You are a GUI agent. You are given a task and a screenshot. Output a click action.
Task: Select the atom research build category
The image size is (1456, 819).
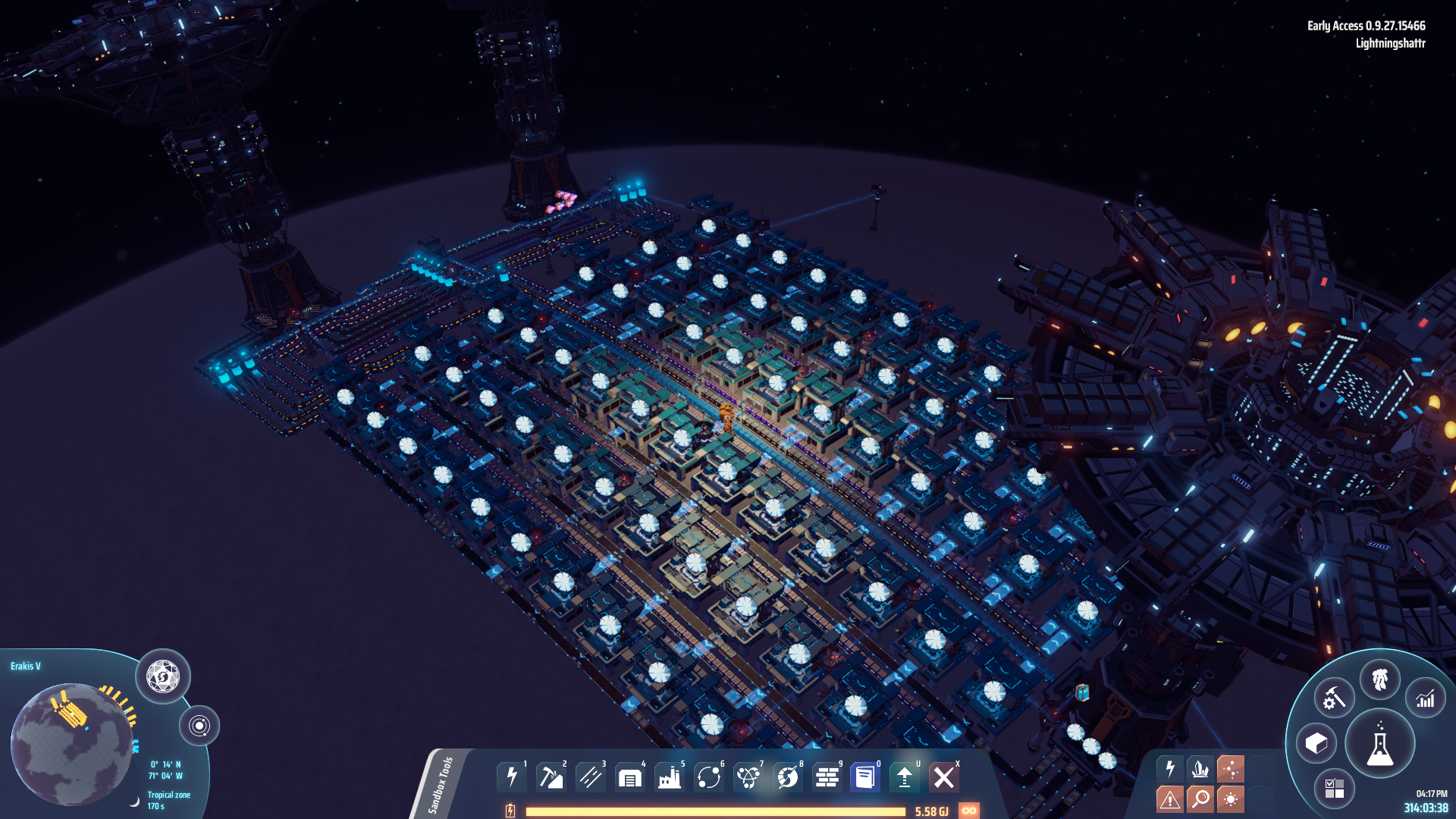pos(748,777)
